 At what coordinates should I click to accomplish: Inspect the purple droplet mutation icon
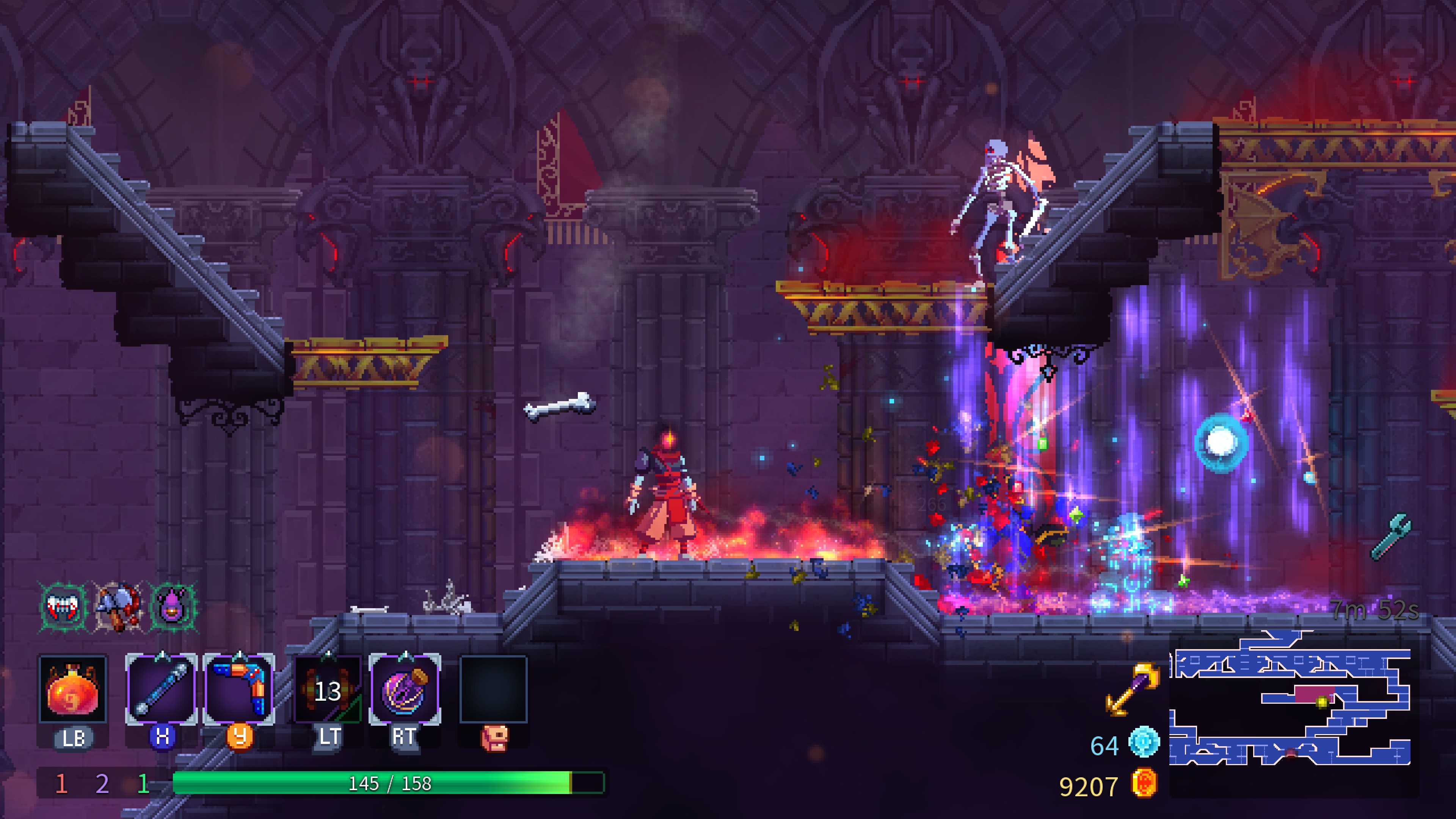173,607
